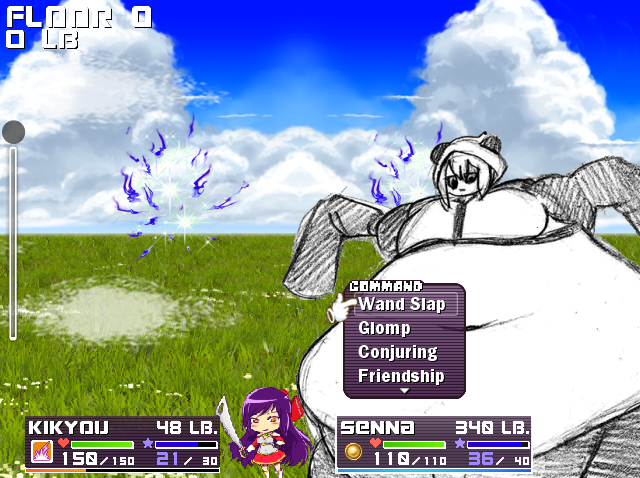Click Kikyou's flame status icon
The image size is (640, 478).
point(42,452)
